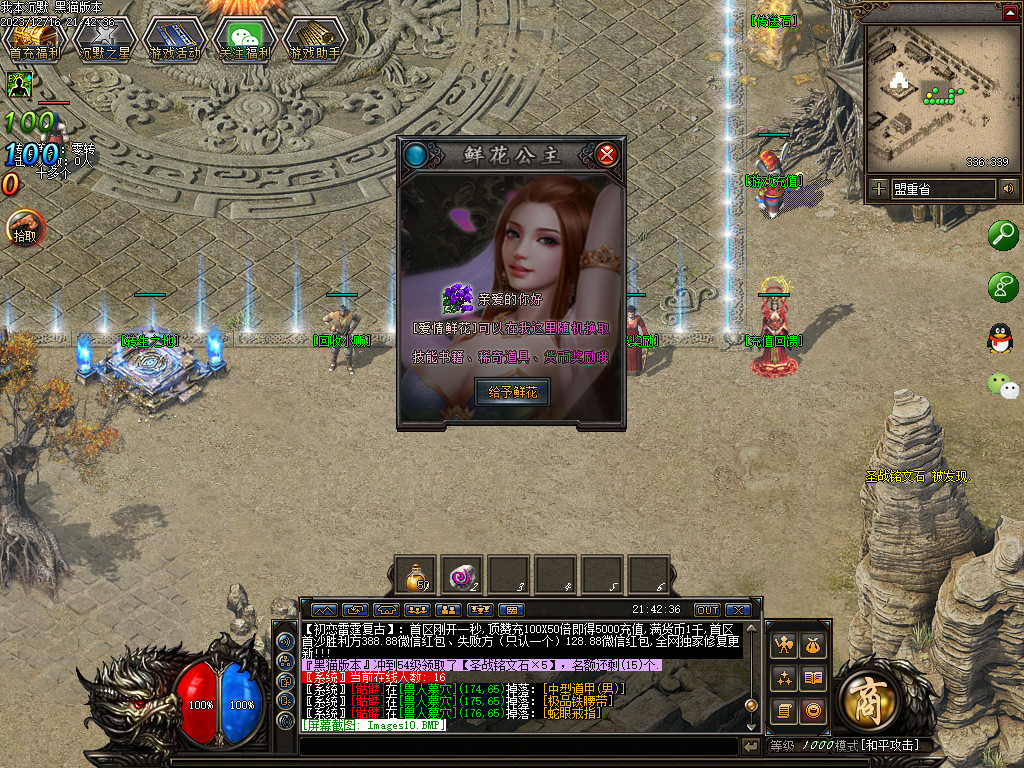Open the 游戏活动 events menu
The height and width of the screenshot is (768, 1024).
174,39
